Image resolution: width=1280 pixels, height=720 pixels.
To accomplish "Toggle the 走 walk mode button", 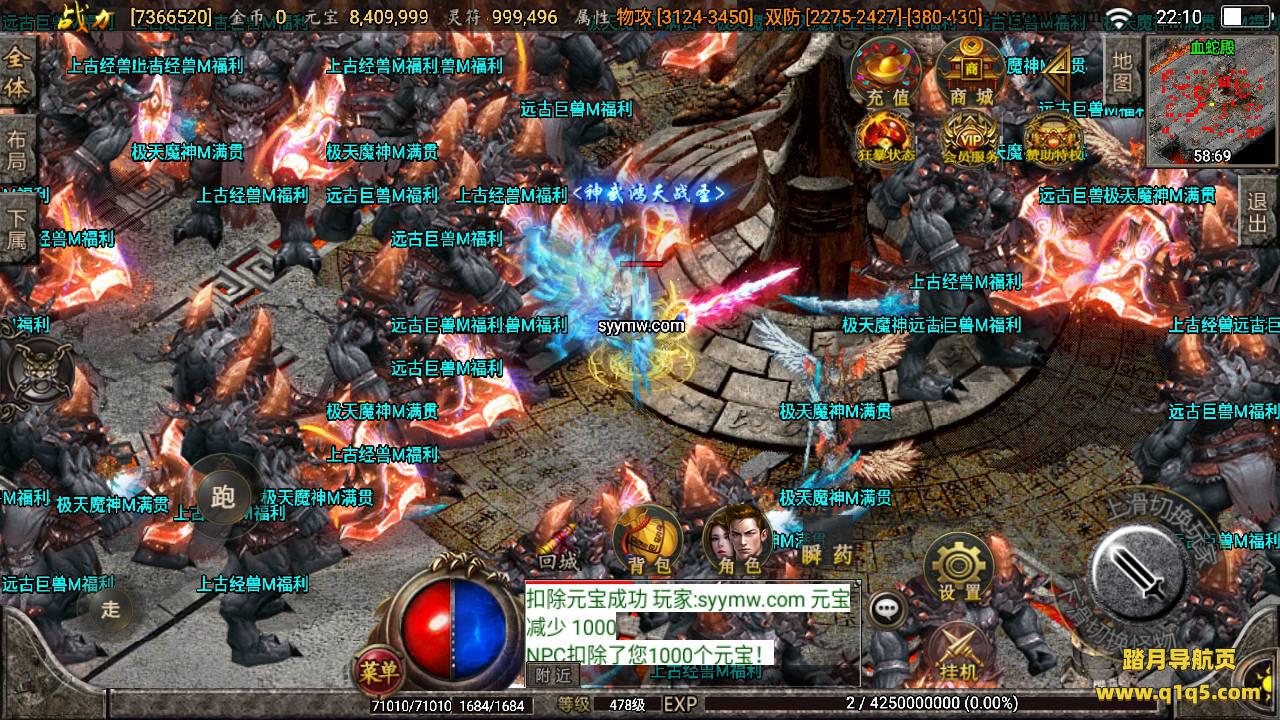I will pyautogui.click(x=110, y=608).
